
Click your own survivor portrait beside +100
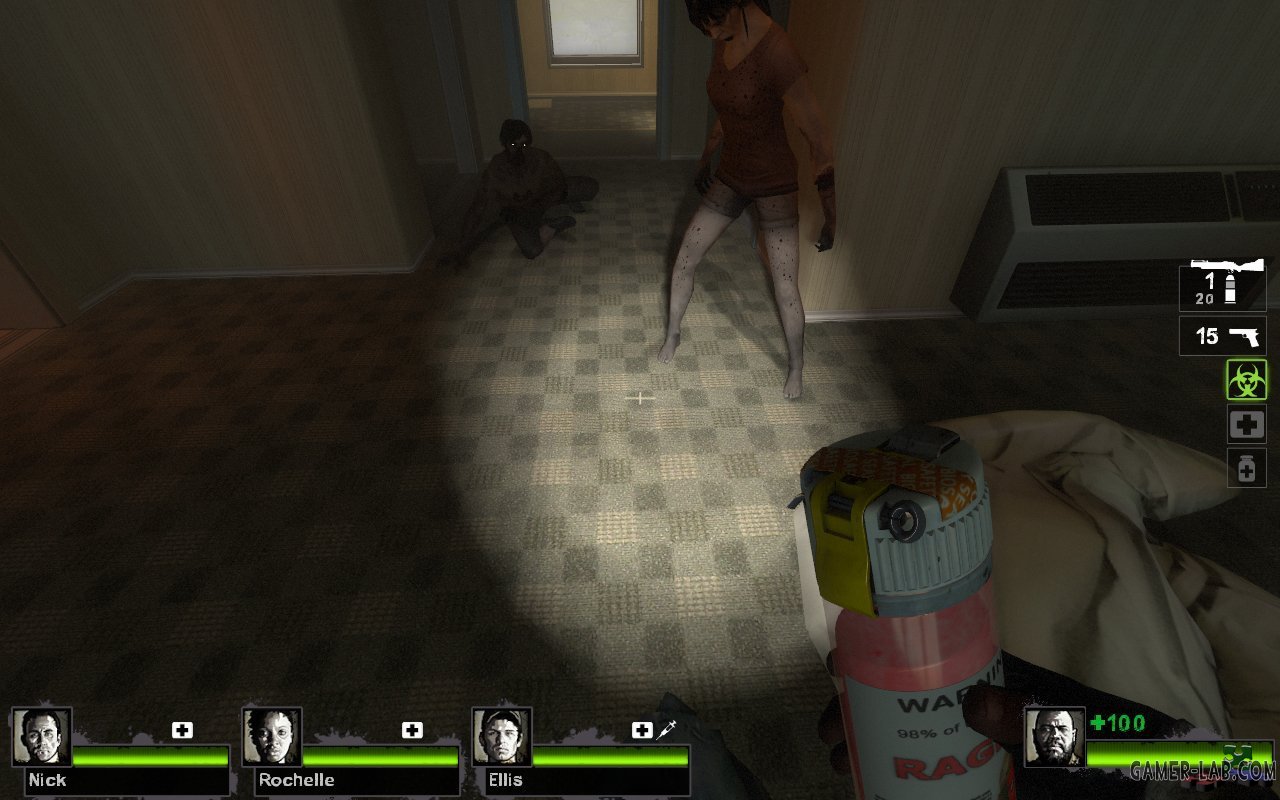pos(1054,737)
